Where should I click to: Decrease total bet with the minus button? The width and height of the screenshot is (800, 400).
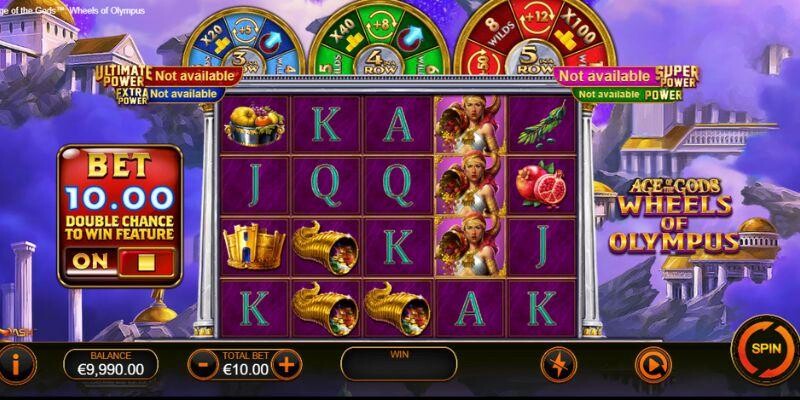pos(203,364)
